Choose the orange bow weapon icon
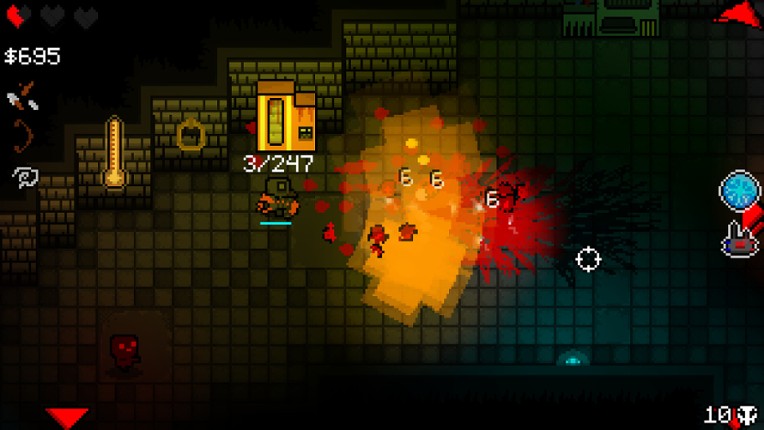 [x=20, y=135]
